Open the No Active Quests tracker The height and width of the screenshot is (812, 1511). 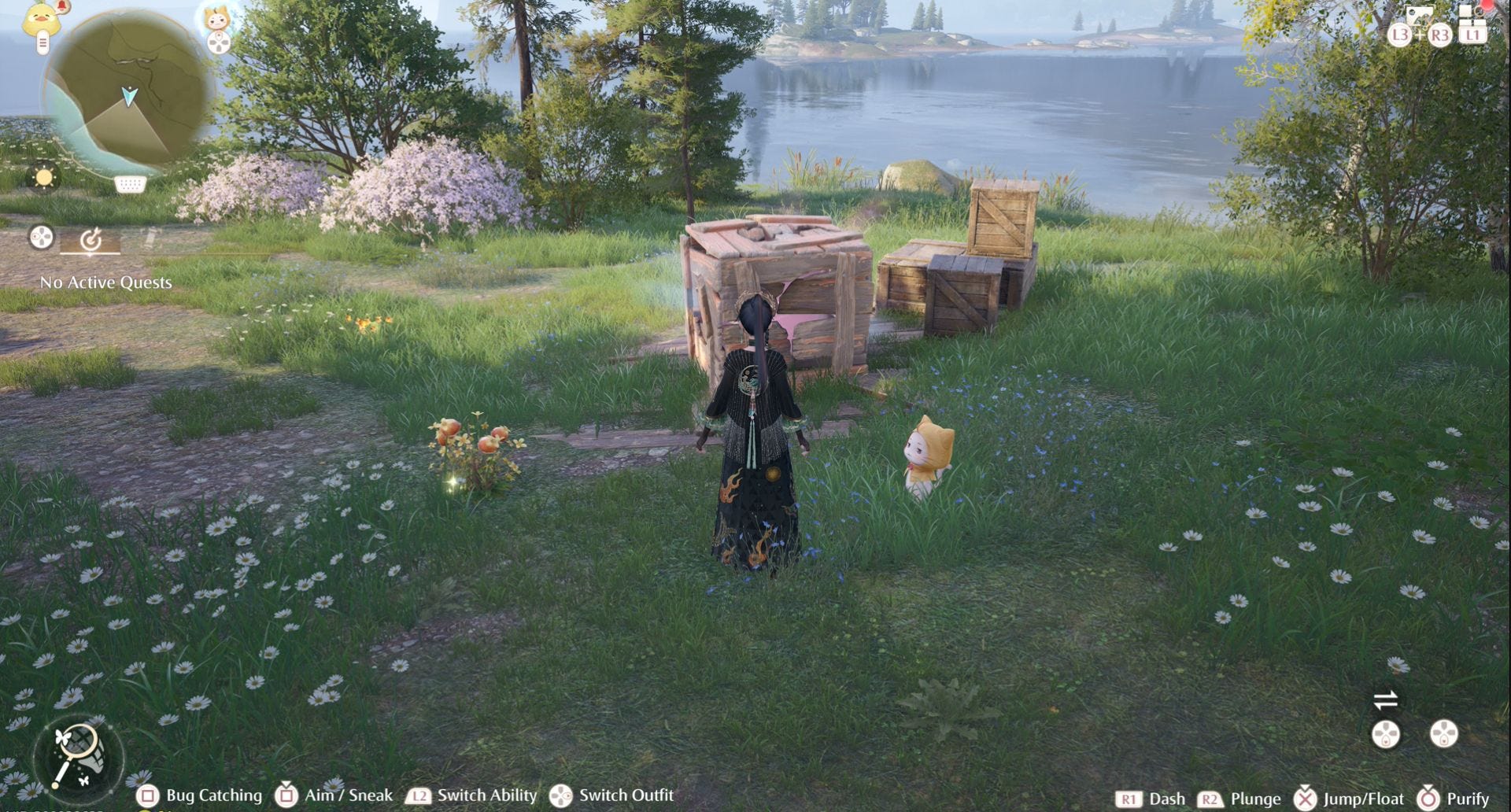(105, 282)
